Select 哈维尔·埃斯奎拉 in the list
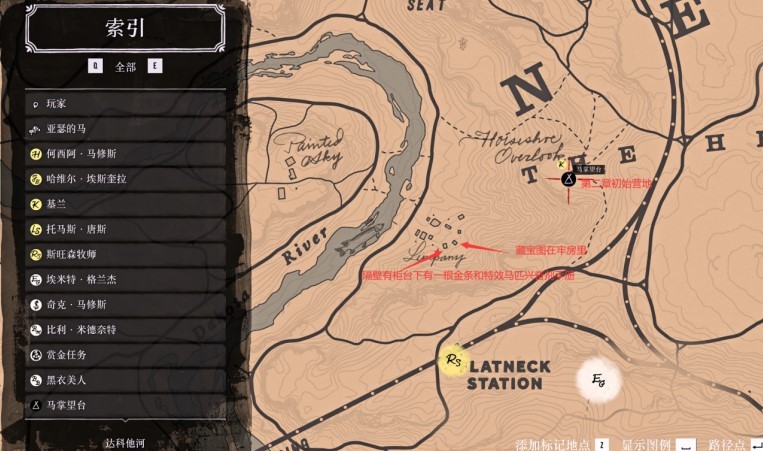Viewport: 763px width, 451px height. (x=125, y=179)
